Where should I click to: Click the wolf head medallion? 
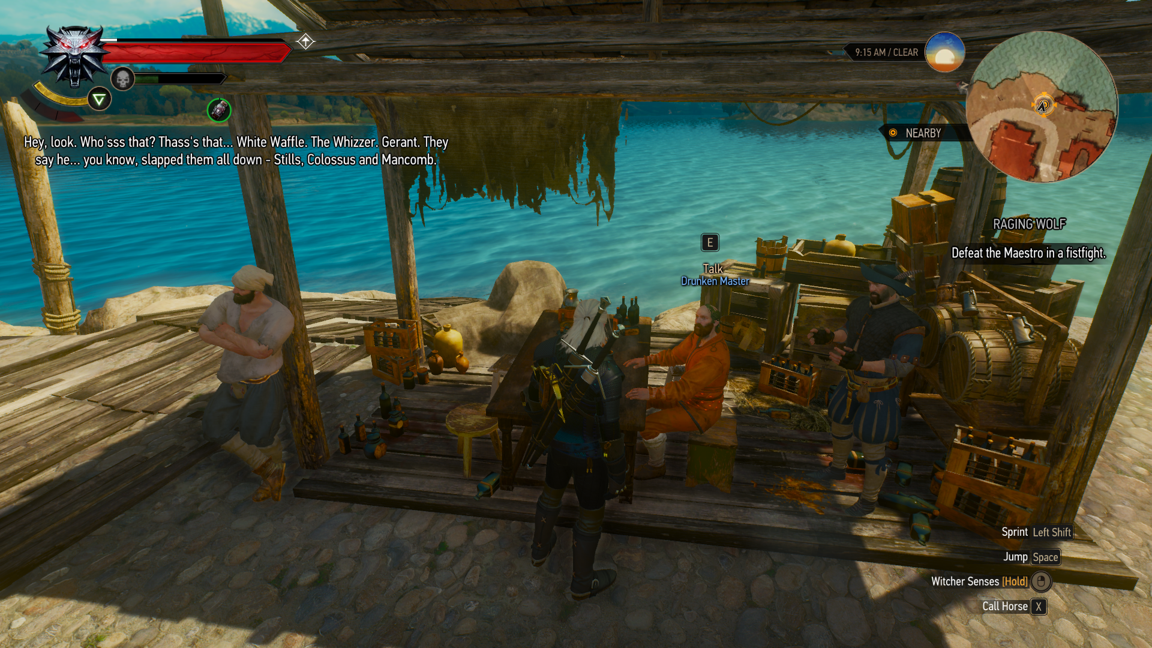[x=73, y=56]
